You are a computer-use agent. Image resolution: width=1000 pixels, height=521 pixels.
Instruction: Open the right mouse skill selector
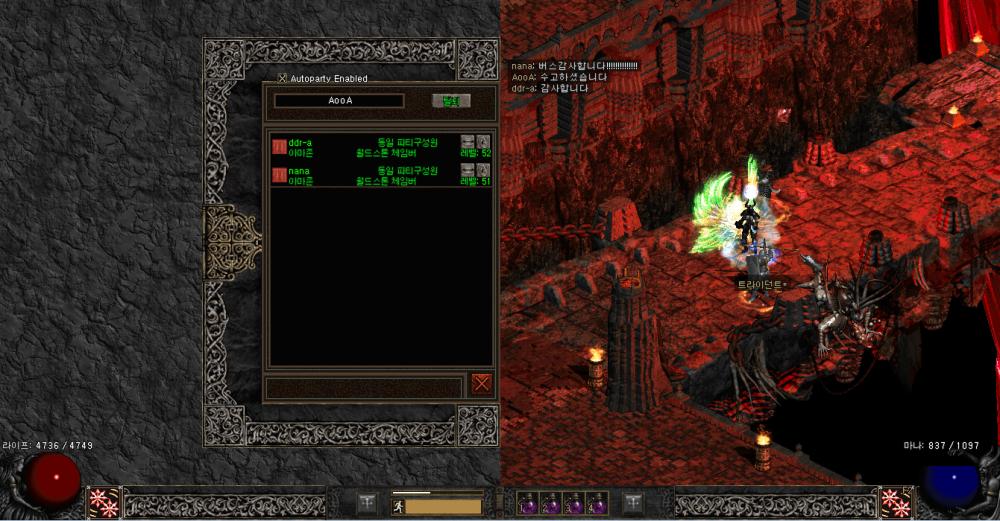pyautogui.click(x=894, y=502)
